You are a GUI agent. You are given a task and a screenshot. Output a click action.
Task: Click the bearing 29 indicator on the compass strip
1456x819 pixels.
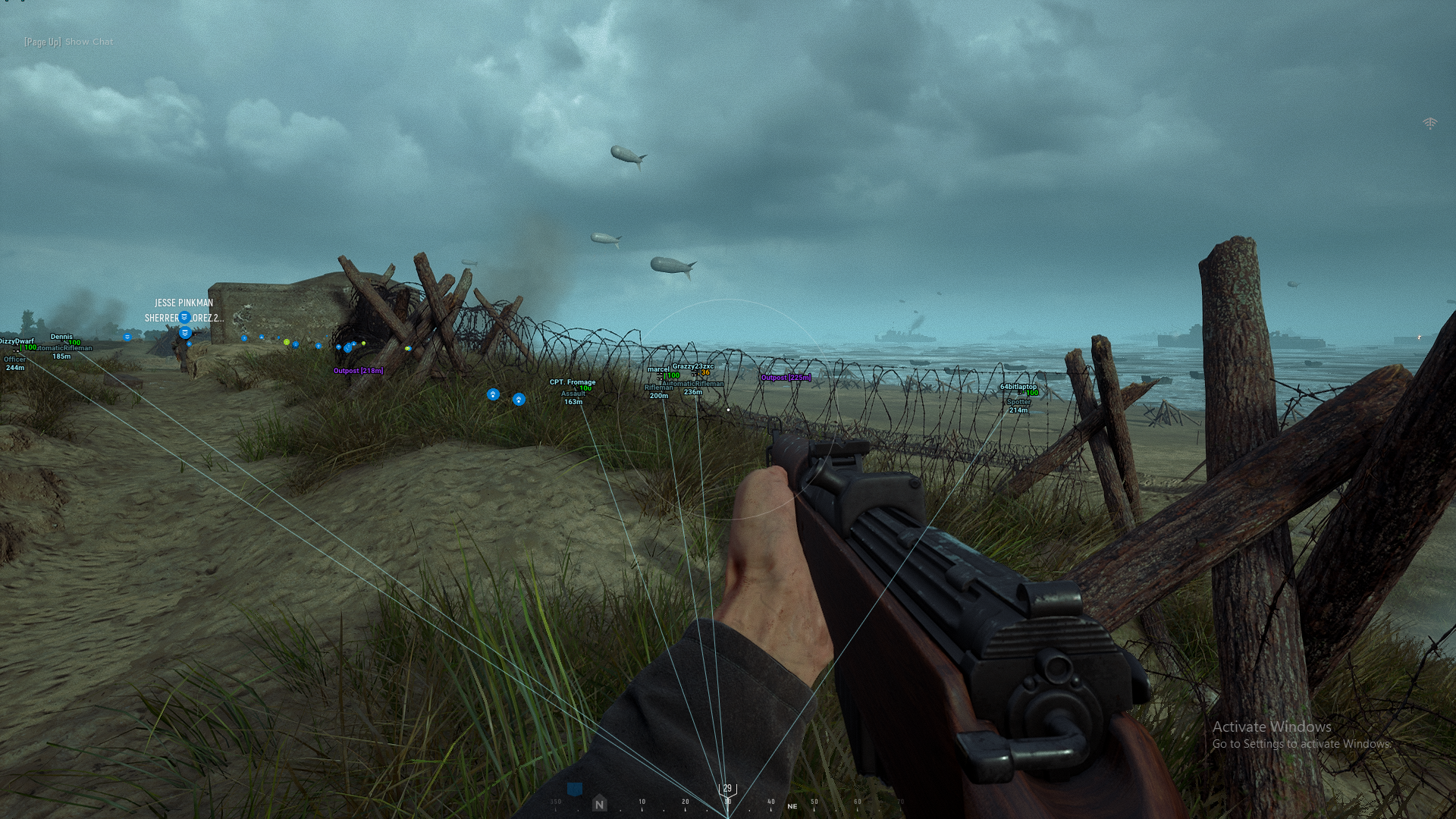point(727,788)
